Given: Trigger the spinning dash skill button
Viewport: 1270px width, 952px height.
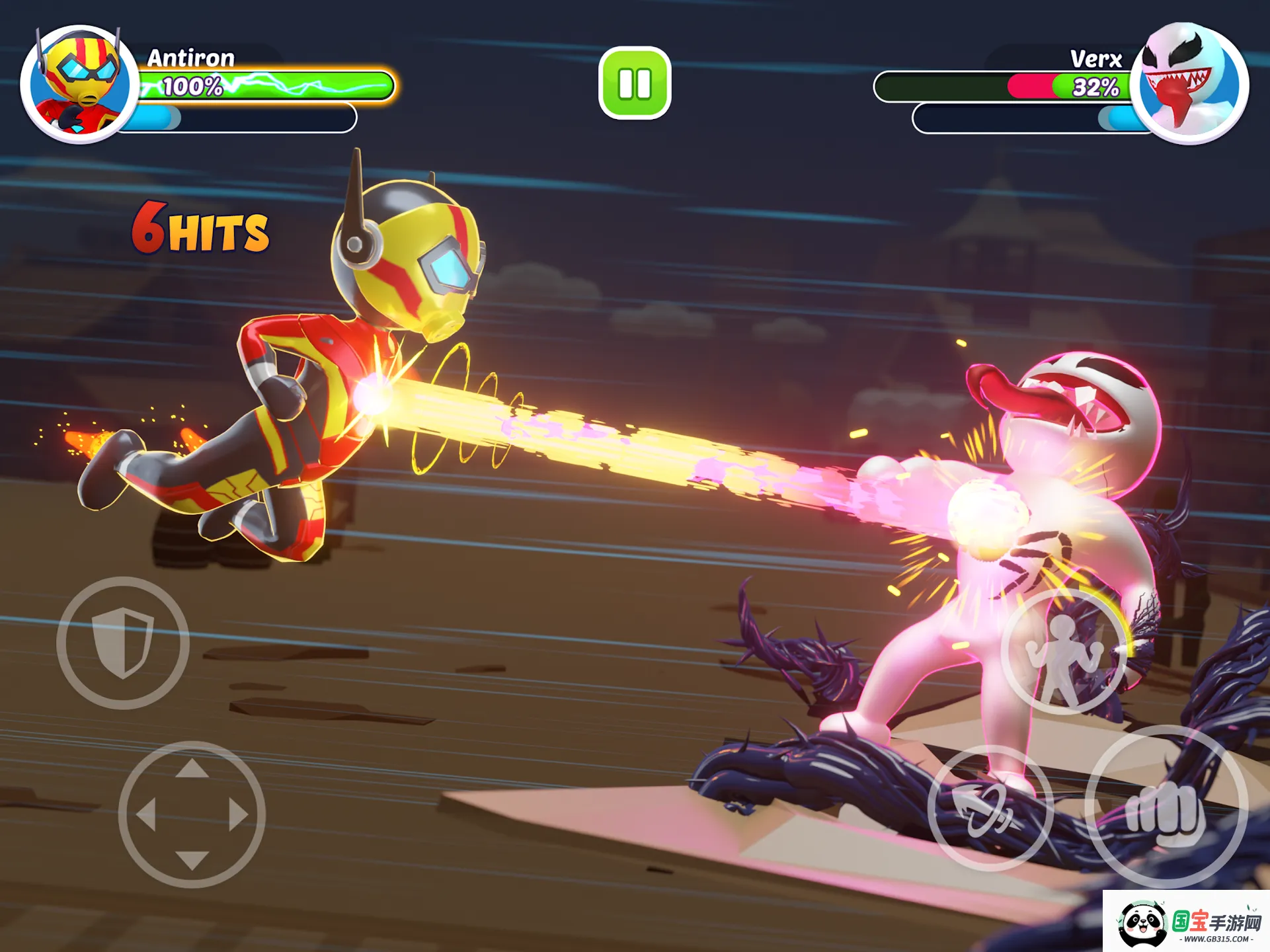Looking at the screenshot, I should [x=990, y=808].
